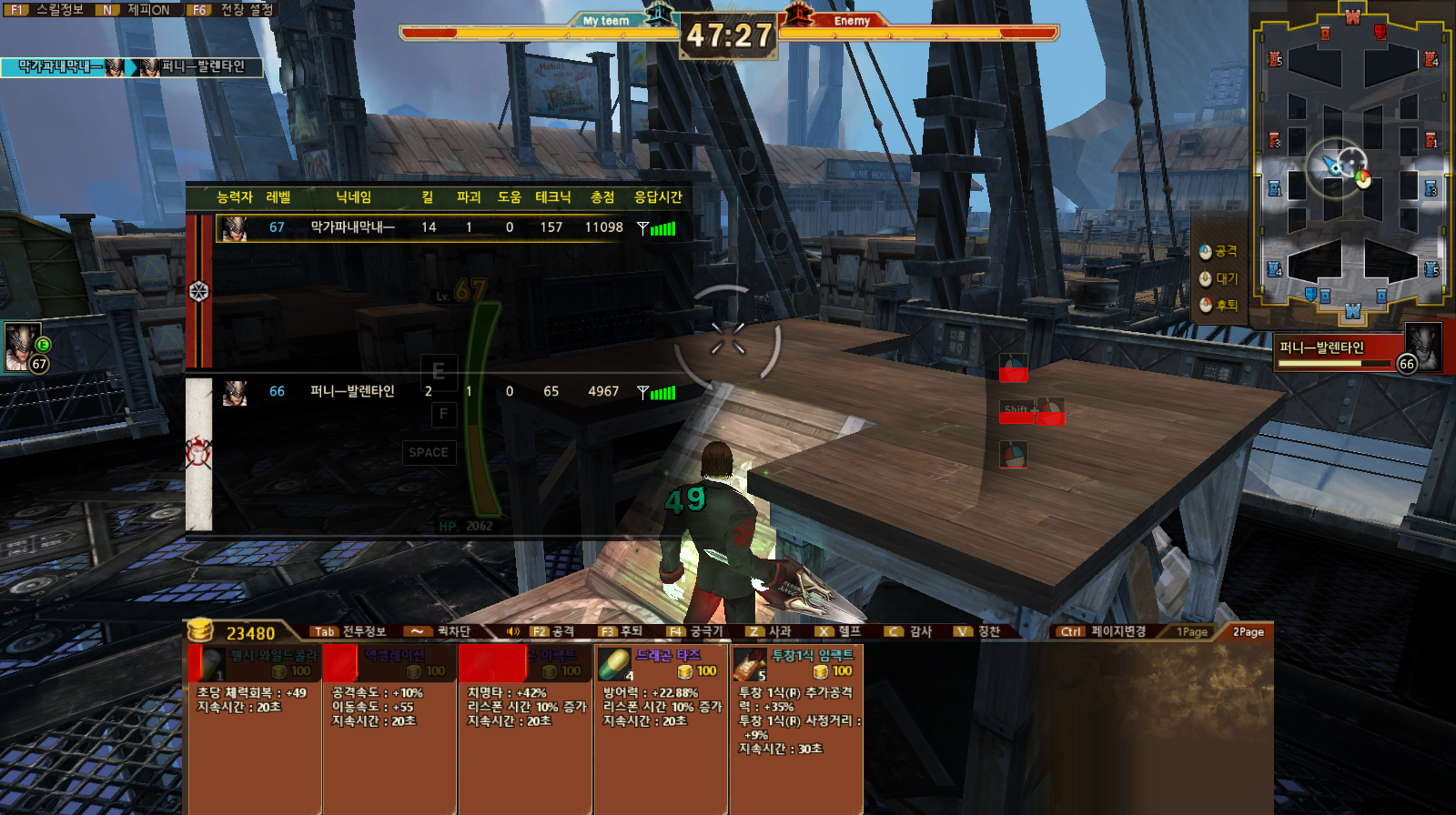Select player row 막가파내막내 on the scoreboard
Screen dimensions: 1456x815
pyautogui.click(x=446, y=227)
